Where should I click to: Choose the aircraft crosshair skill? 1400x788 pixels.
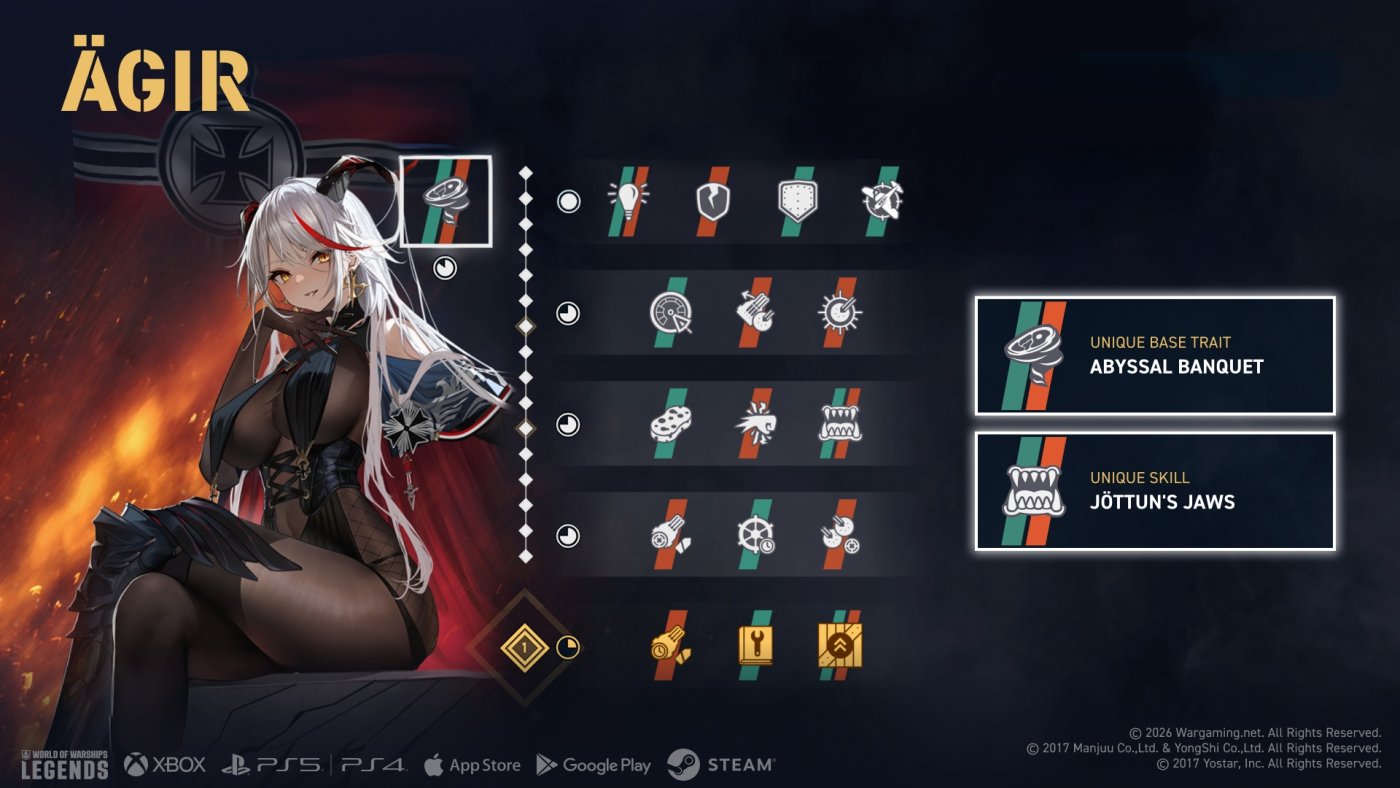[881, 201]
